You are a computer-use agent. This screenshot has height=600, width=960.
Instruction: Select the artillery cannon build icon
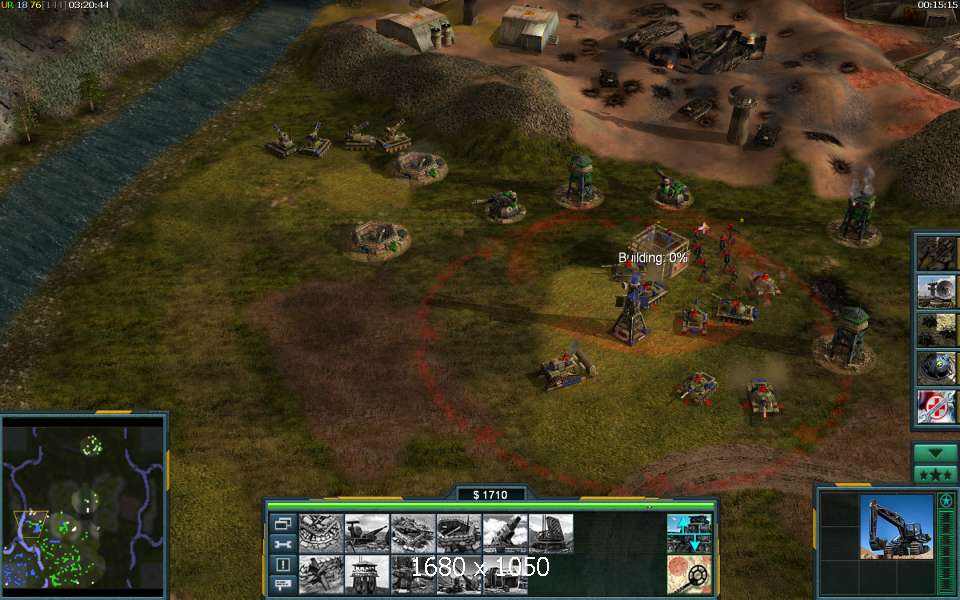[505, 534]
